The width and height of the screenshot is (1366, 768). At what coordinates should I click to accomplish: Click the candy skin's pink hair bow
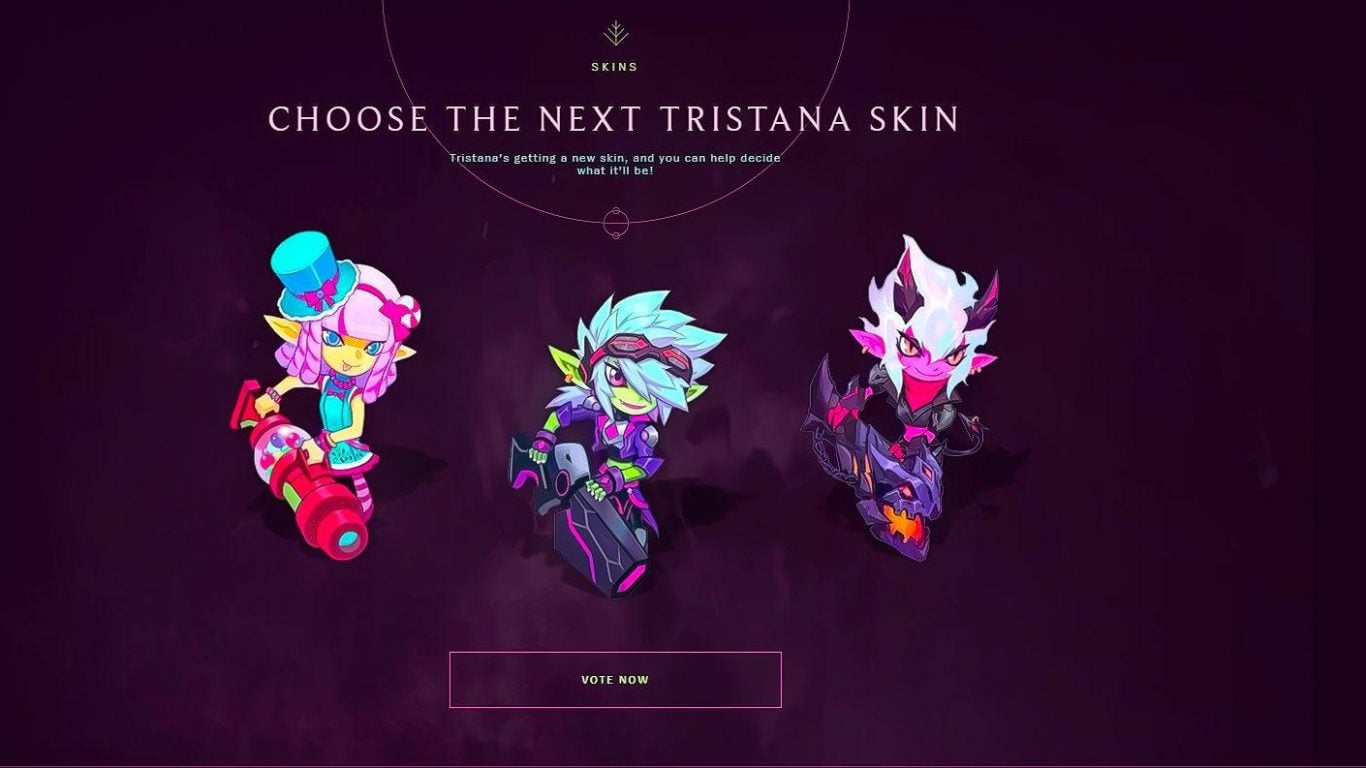click(393, 308)
